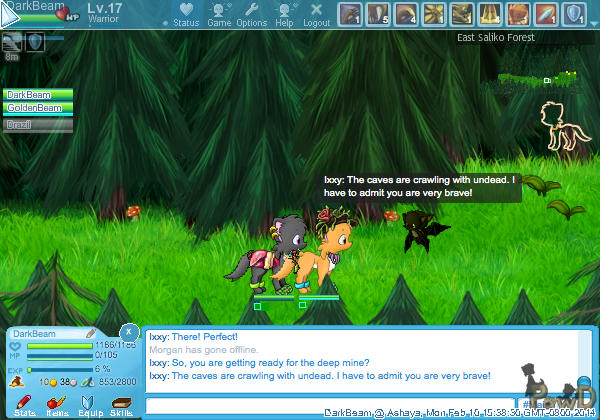This screenshot has height=420, width=600.
Task: Click the Logout button
Action: (x=316, y=14)
